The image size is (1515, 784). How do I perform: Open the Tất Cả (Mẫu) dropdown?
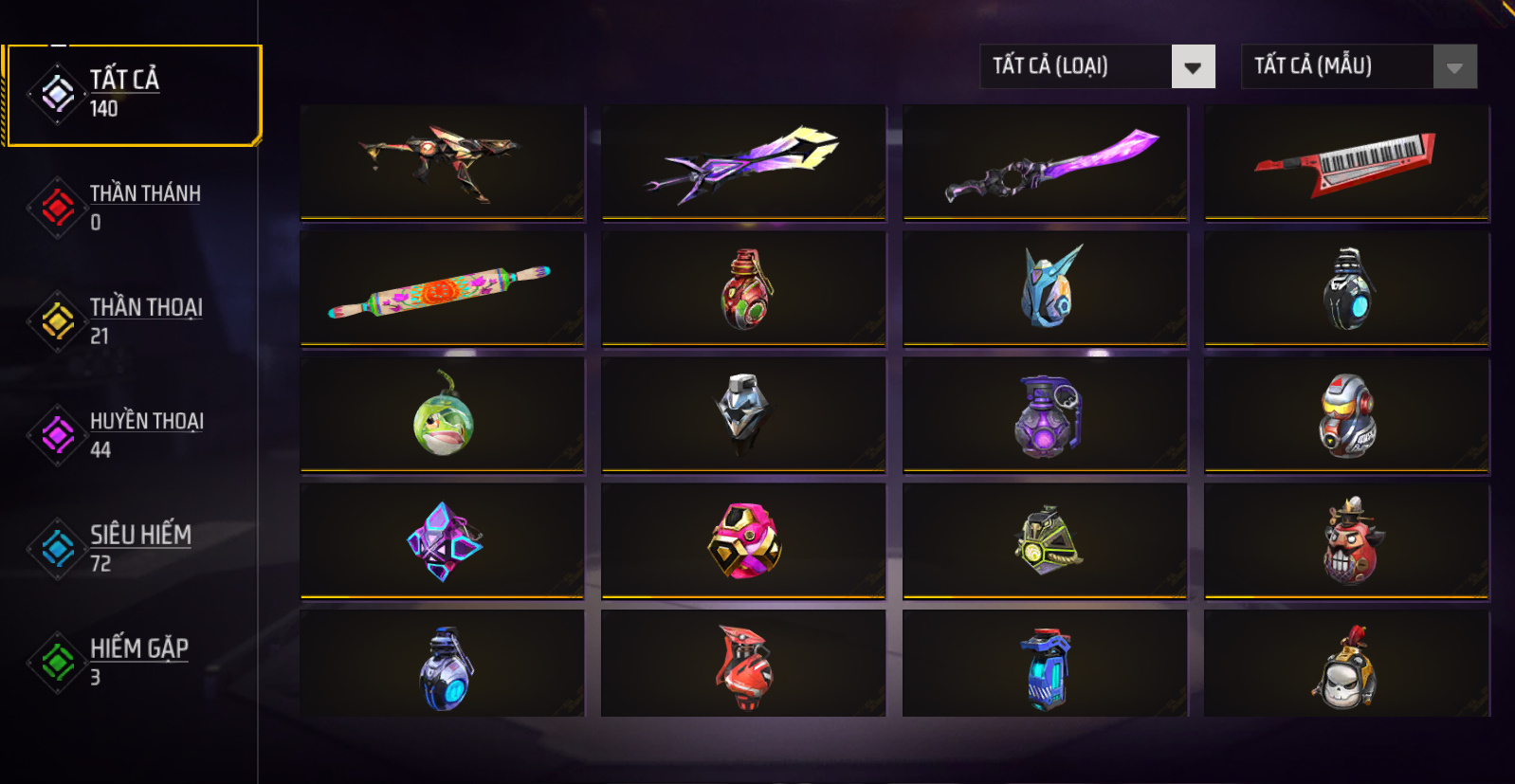tap(1359, 66)
